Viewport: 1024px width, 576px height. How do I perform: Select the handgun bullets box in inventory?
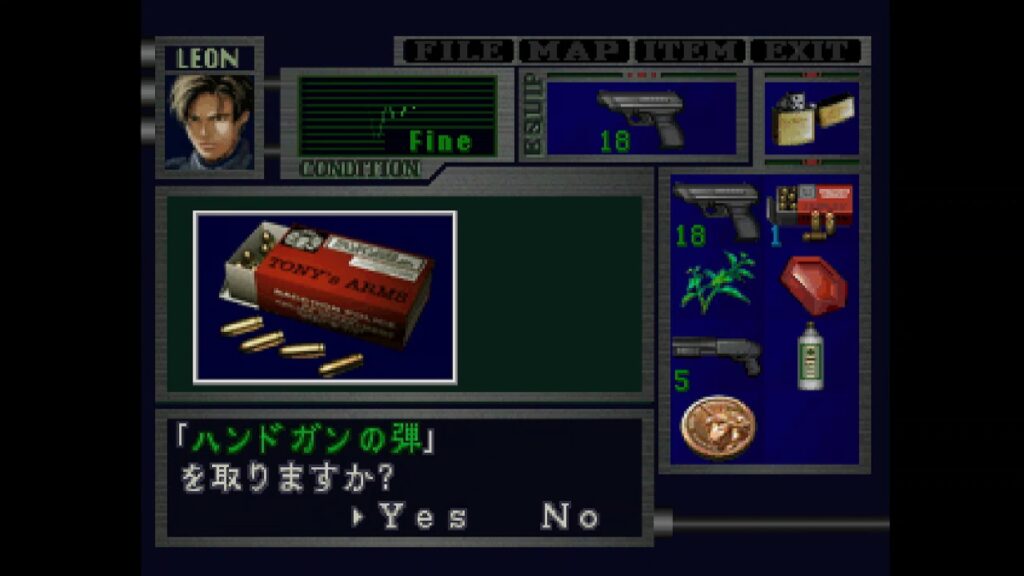[811, 210]
